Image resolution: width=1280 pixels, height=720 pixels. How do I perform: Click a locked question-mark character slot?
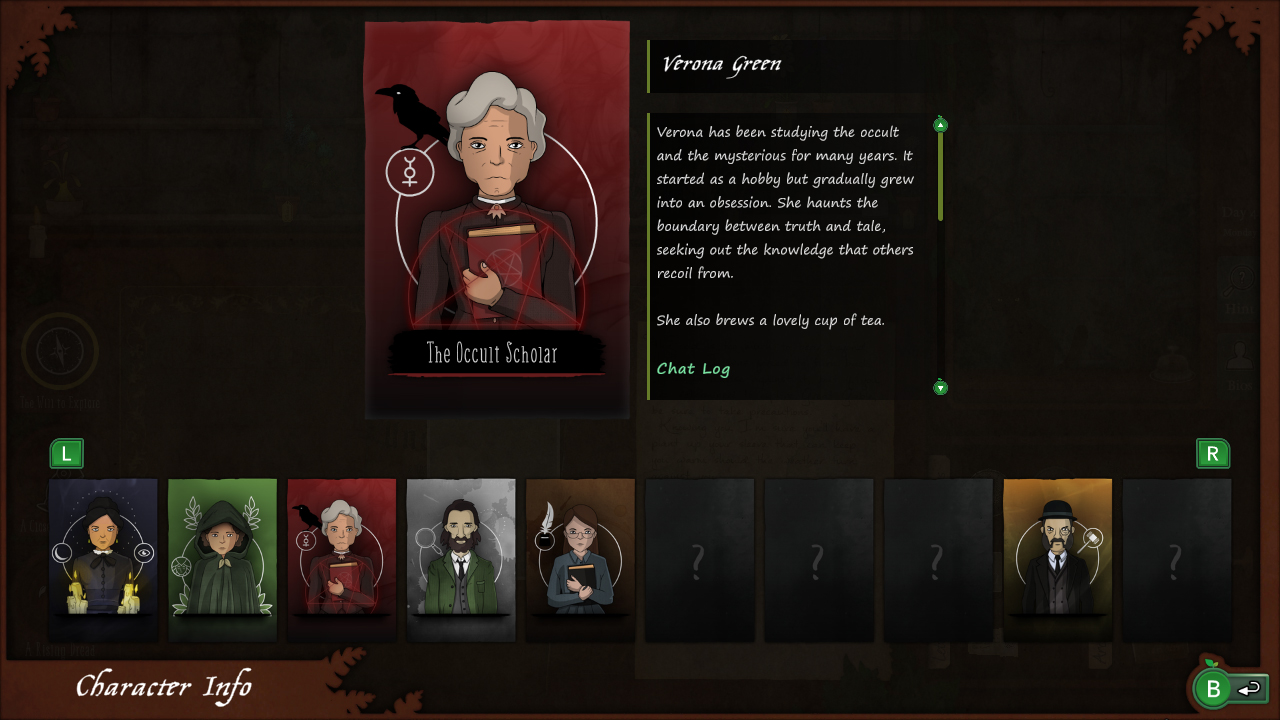pyautogui.click(x=699, y=560)
